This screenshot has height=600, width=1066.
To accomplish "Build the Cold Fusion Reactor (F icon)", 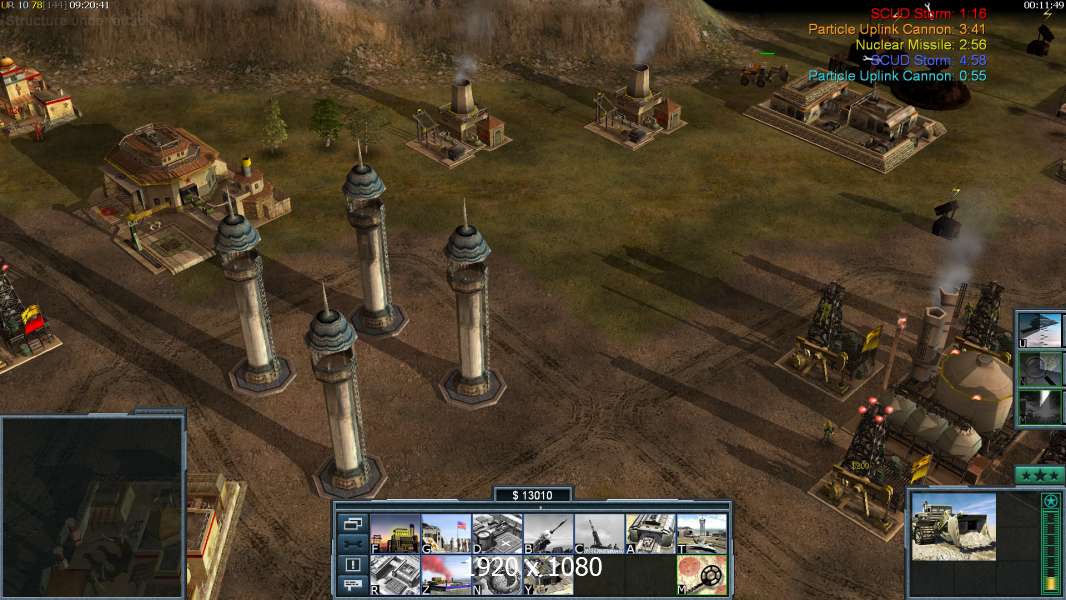I will (395, 533).
